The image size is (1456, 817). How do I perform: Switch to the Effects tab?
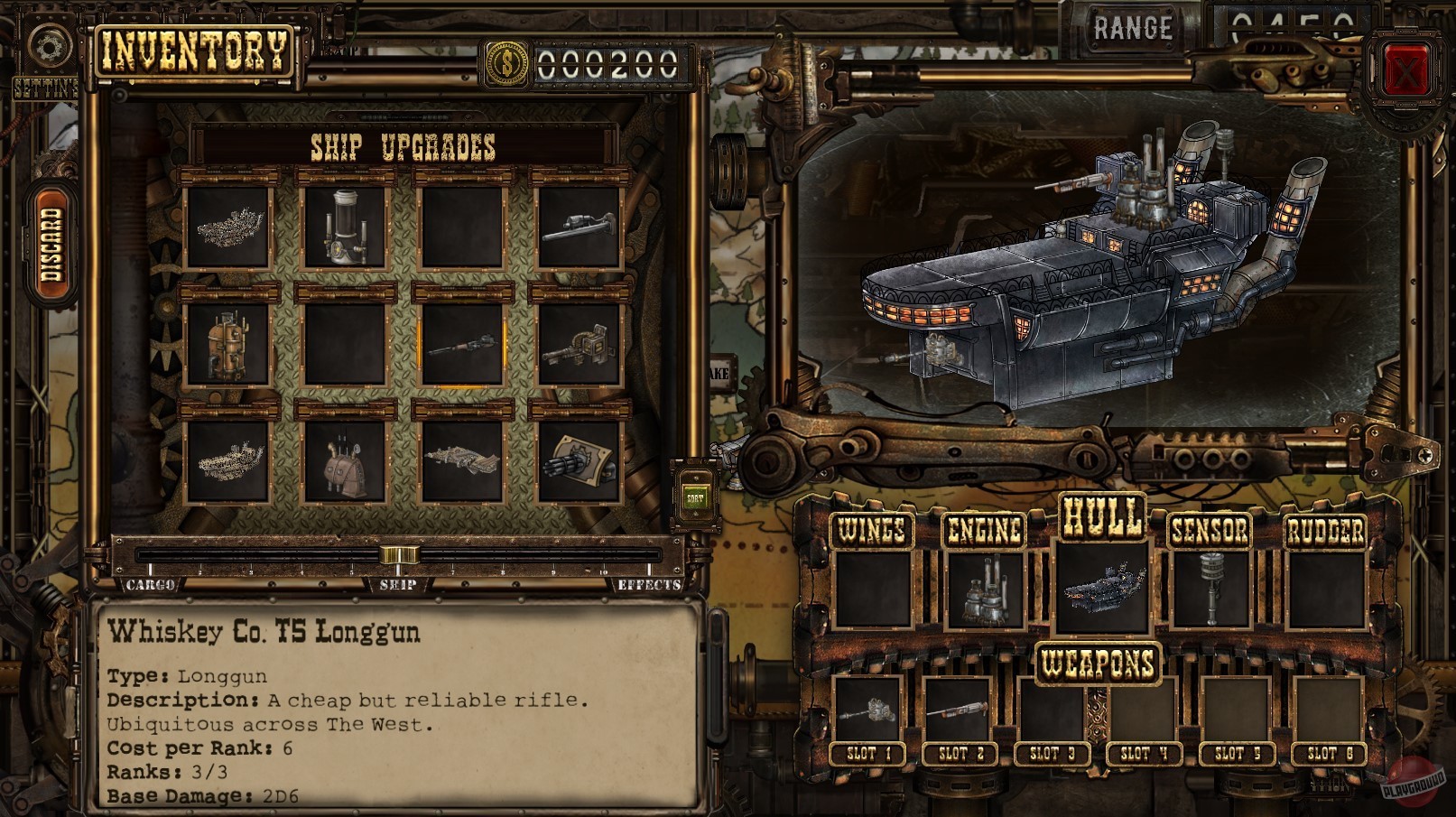648,585
